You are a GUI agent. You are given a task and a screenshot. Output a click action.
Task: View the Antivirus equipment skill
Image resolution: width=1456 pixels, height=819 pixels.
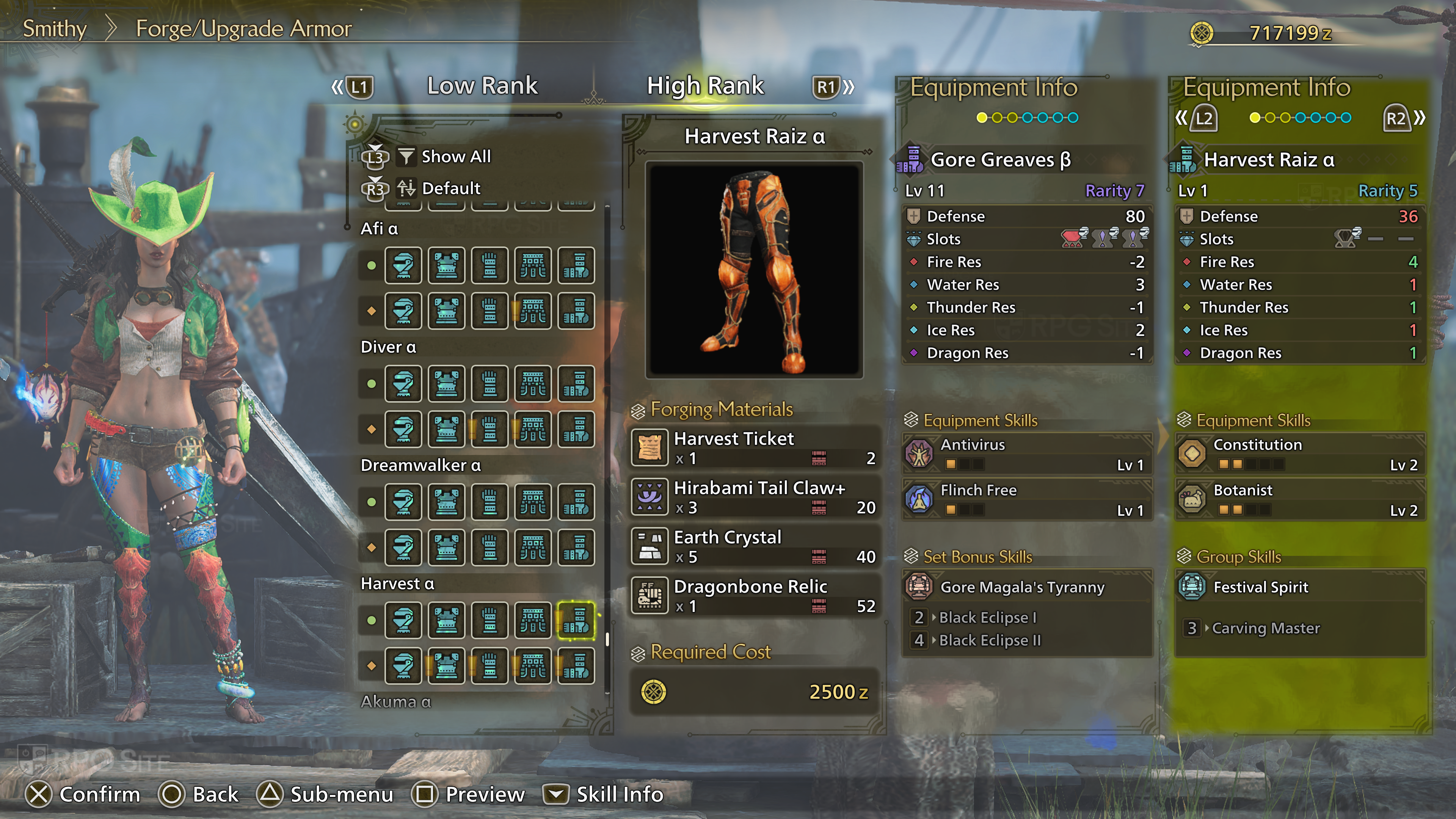(x=1026, y=453)
